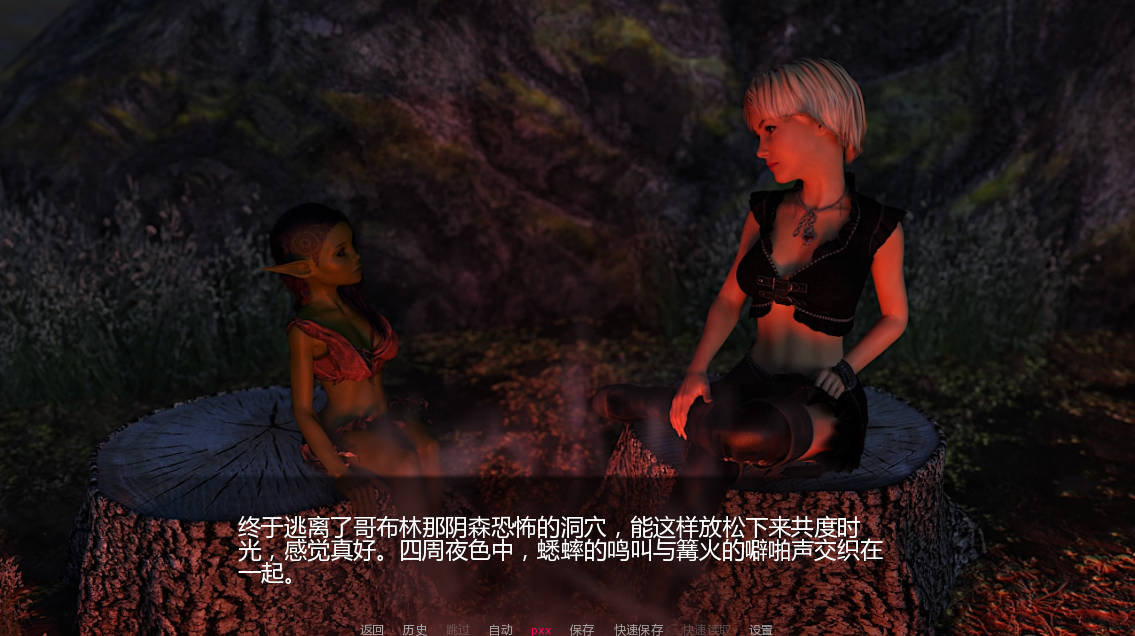1135x636 pixels.
Task: Click the dimmed 快速读取 (Quick Load) button
Action: coord(706,630)
